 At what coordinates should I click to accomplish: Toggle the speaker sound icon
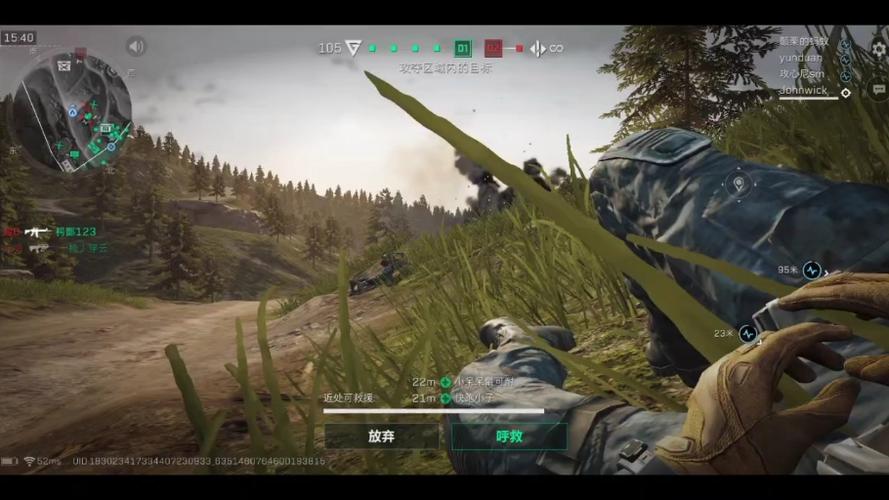tap(136, 46)
